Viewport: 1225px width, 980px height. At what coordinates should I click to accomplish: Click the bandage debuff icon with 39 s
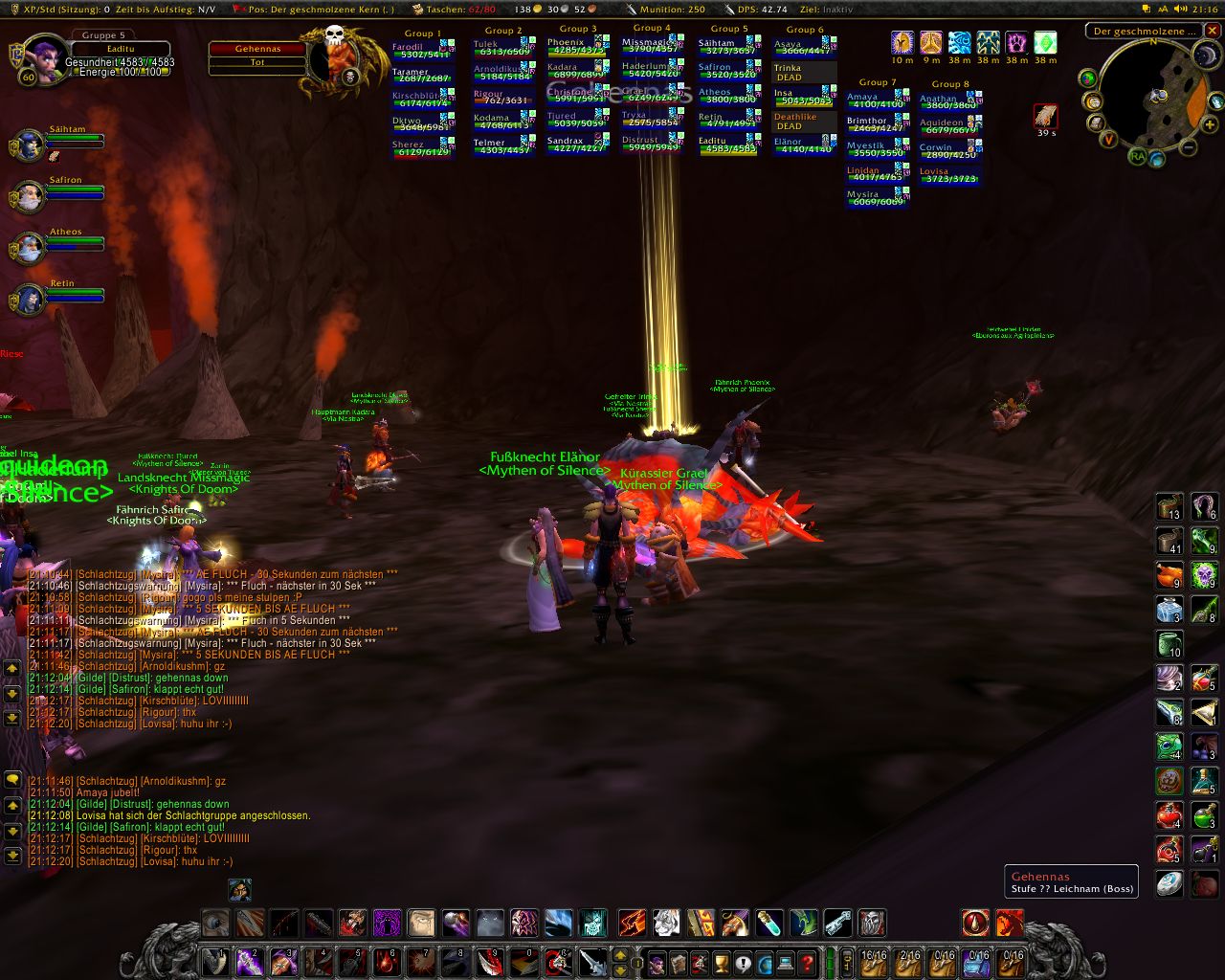1045,116
